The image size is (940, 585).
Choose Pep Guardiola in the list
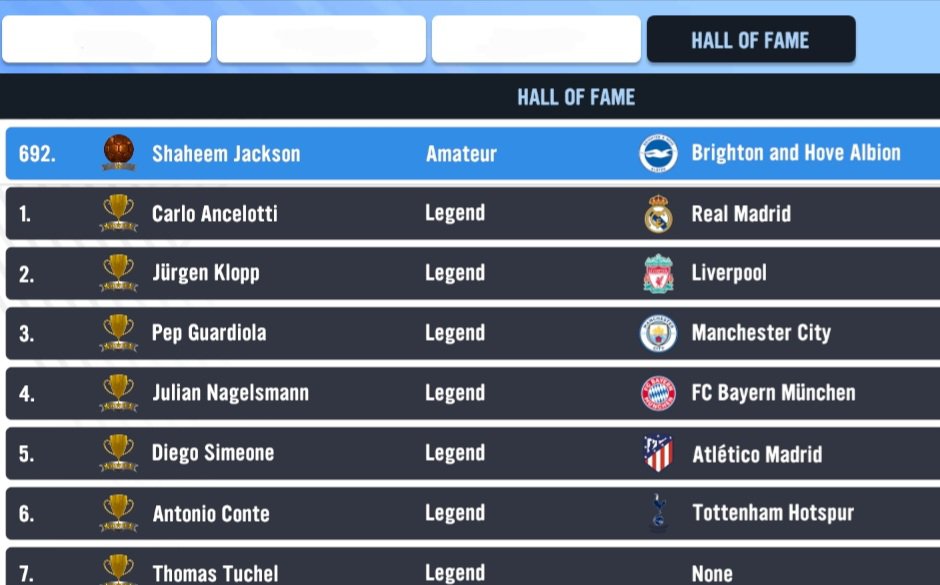pyautogui.click(x=470, y=333)
